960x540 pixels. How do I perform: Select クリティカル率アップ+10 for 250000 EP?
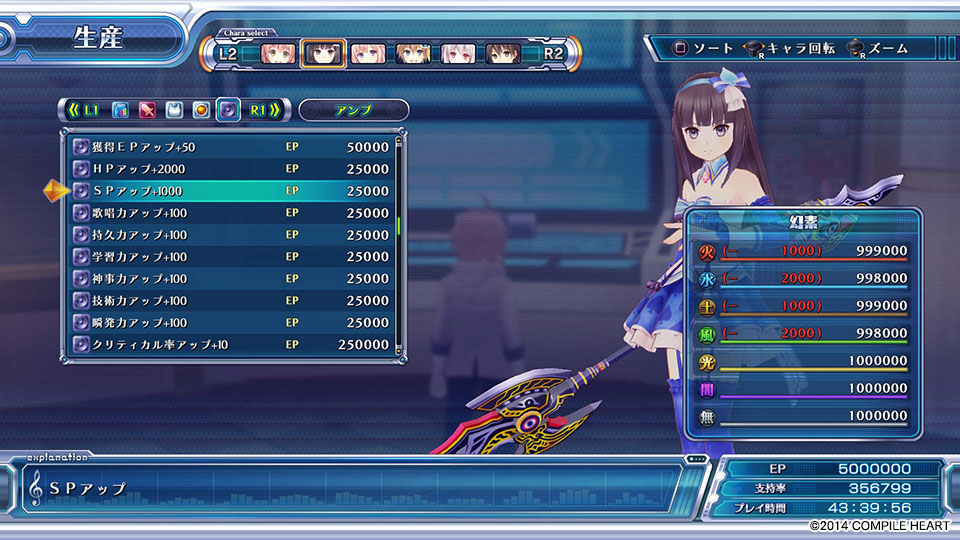tap(232, 345)
